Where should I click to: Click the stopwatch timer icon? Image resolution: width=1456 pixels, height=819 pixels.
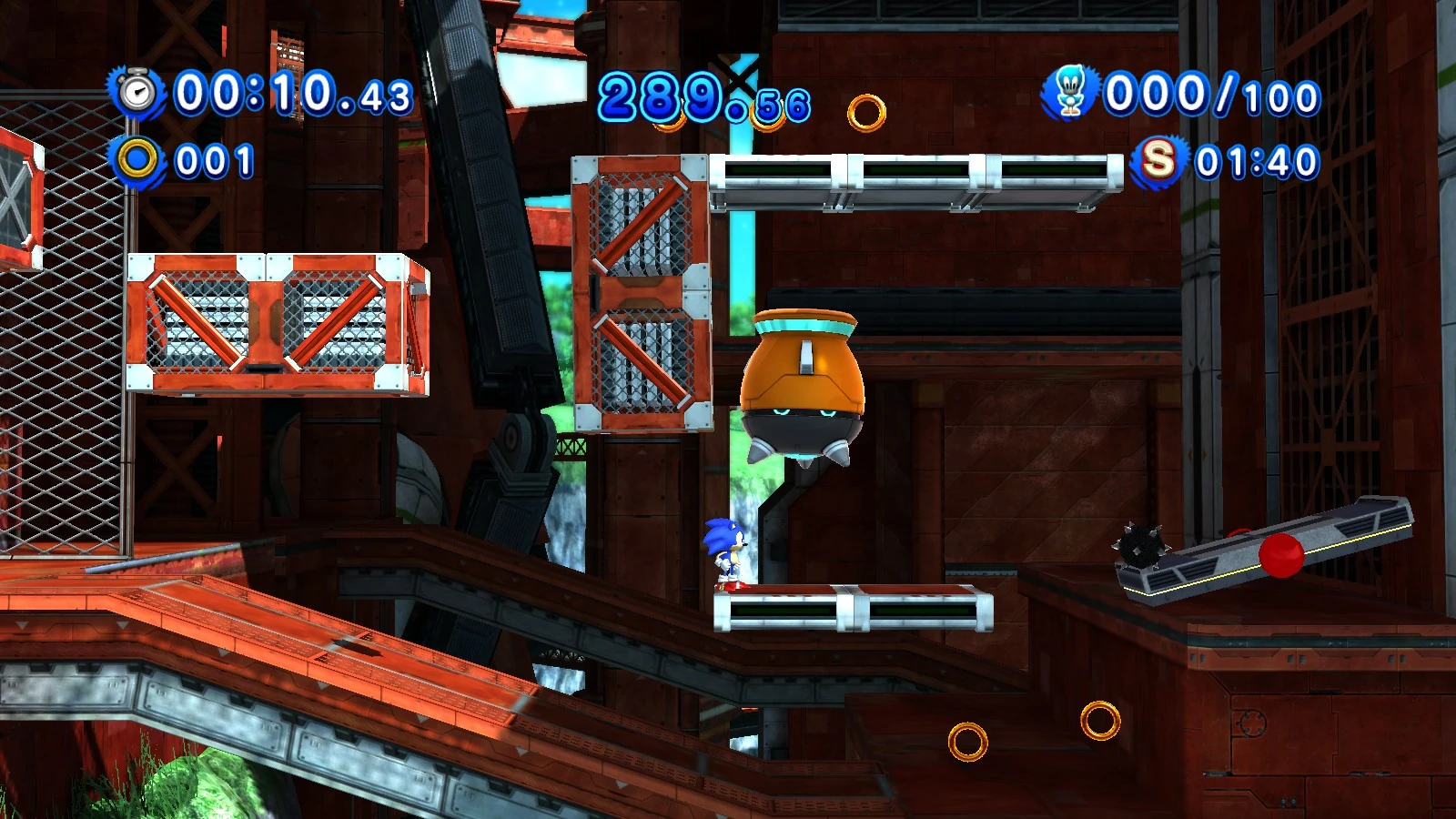tap(137, 93)
